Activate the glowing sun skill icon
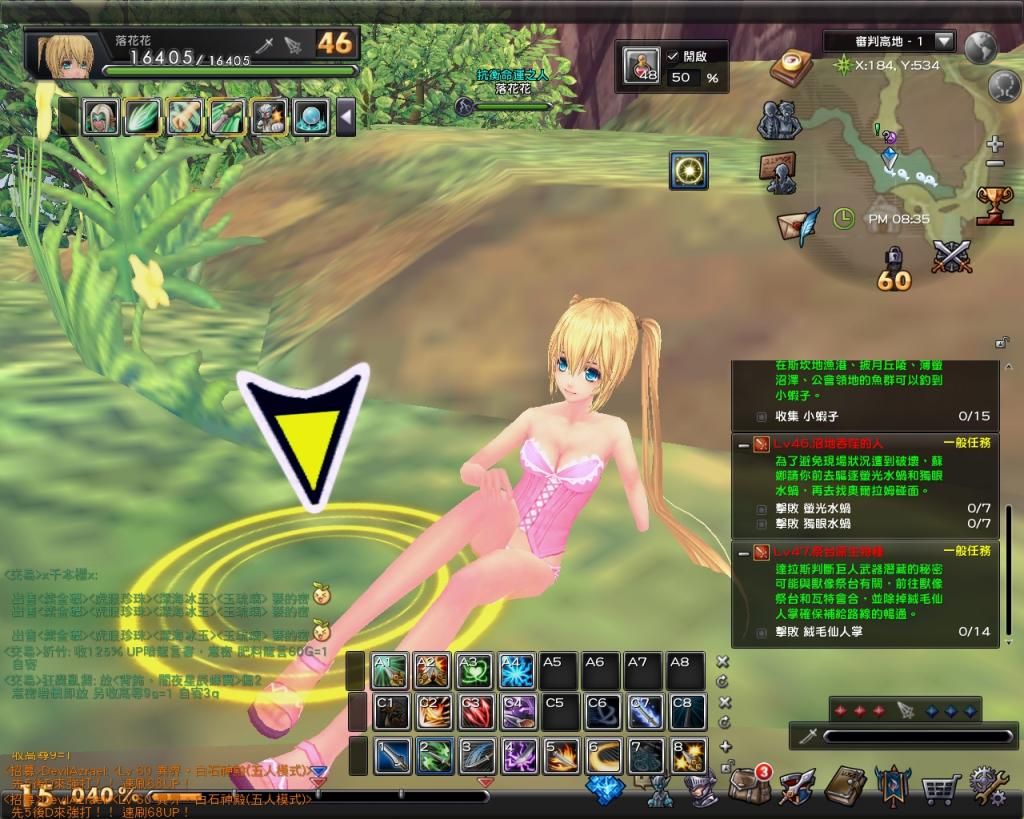 tap(688, 171)
